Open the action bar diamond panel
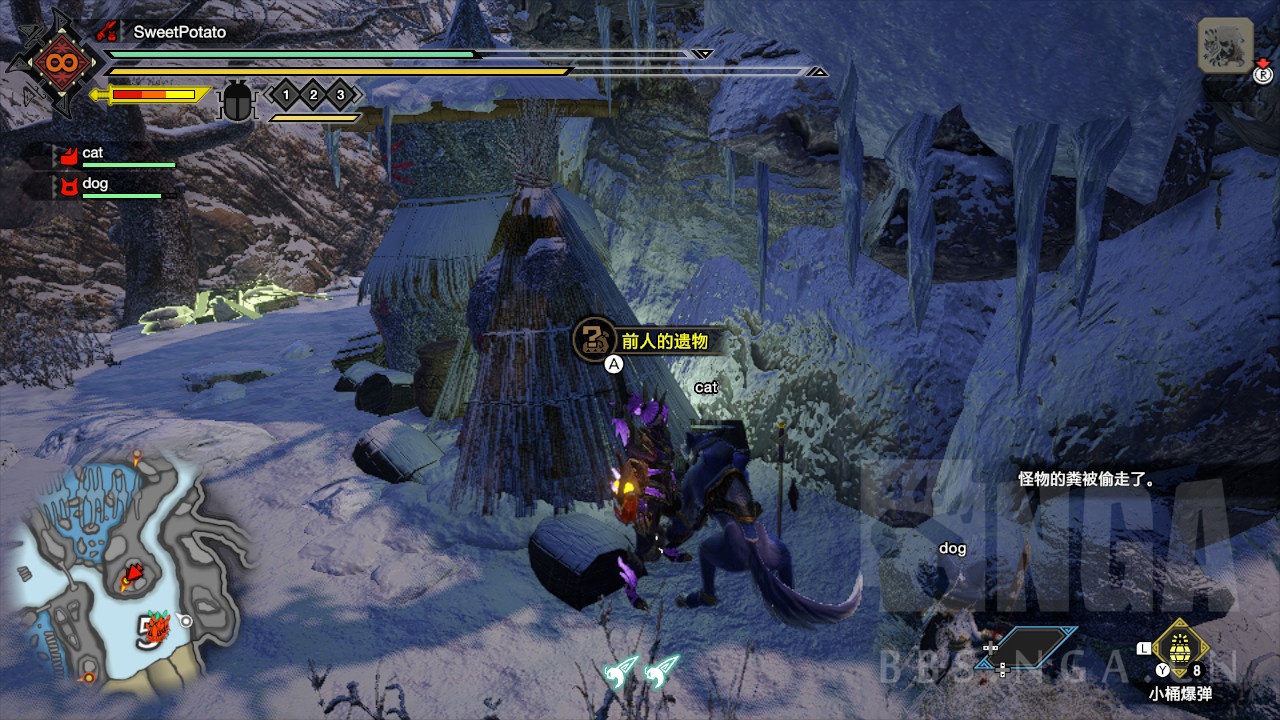The height and width of the screenshot is (720, 1280). point(1039,647)
